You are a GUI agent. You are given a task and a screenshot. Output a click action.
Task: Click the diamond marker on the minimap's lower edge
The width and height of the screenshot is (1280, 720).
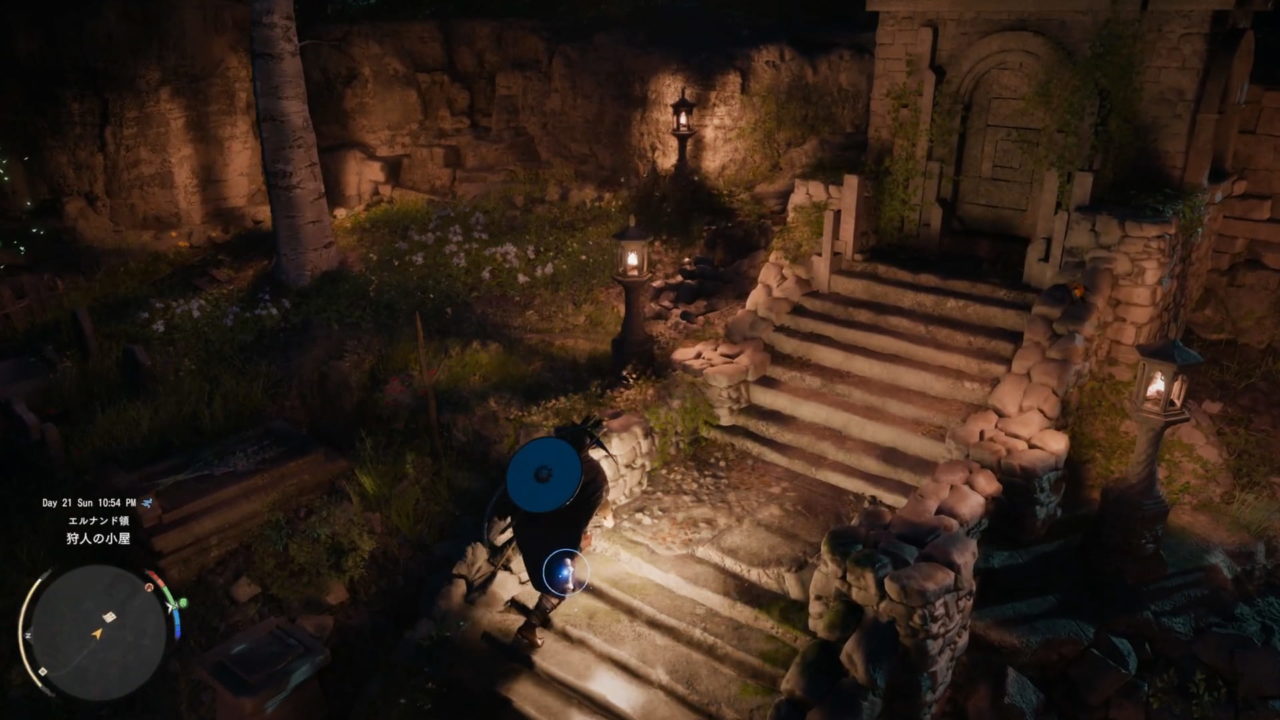tap(42, 671)
